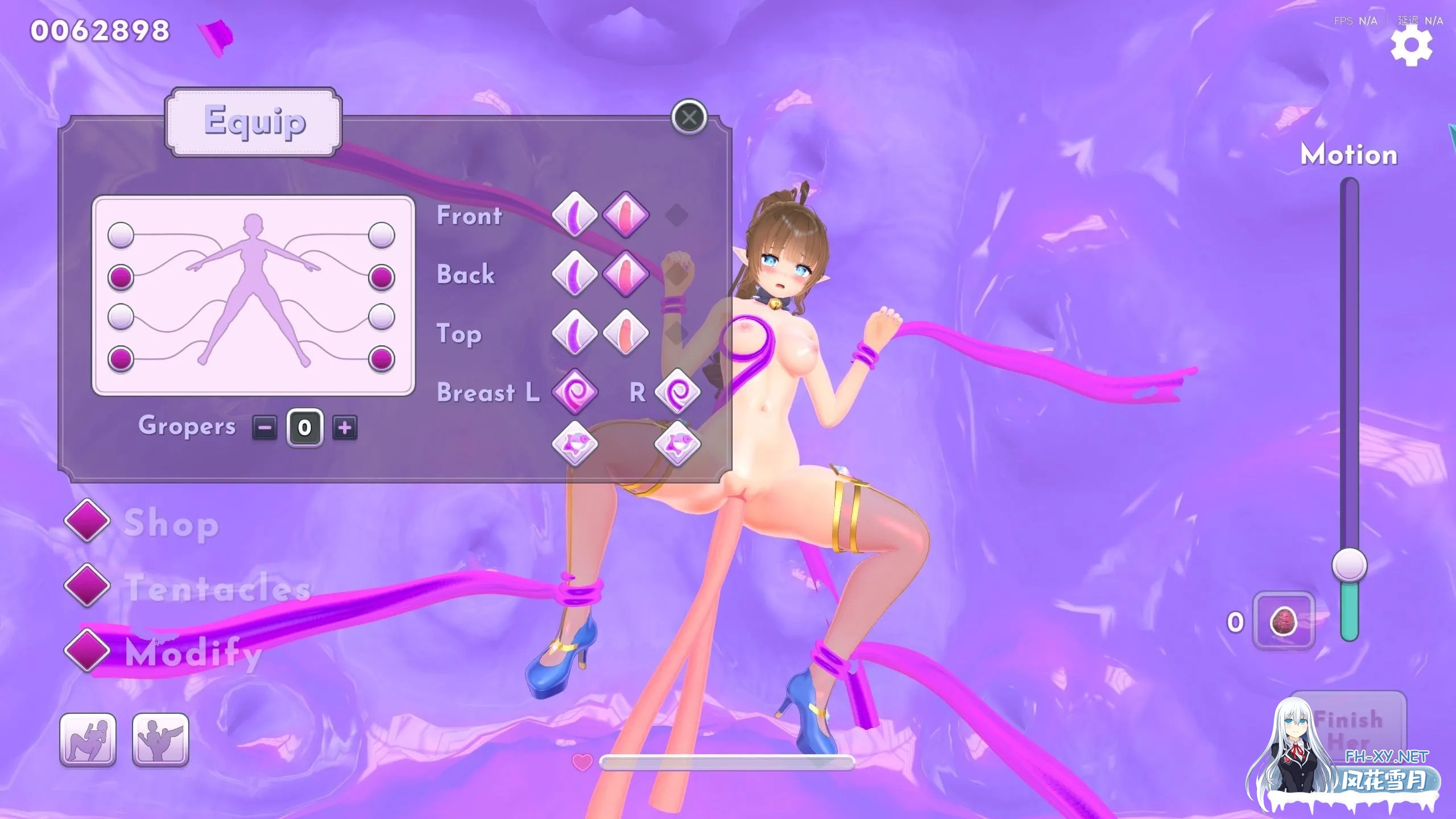Select the curved option in Top row
The image size is (1456, 819).
[x=574, y=333]
